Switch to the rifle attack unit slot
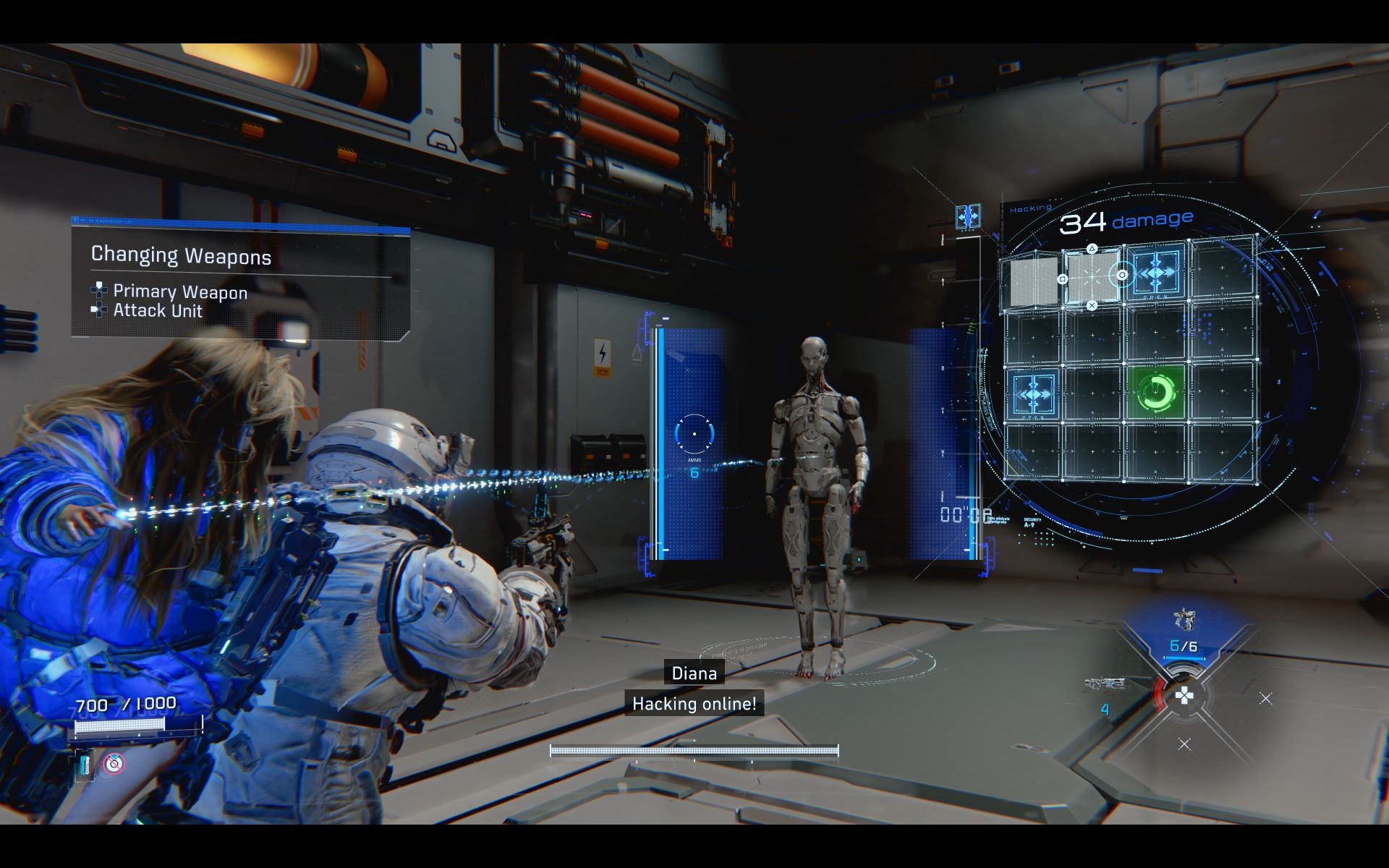 point(1105,684)
